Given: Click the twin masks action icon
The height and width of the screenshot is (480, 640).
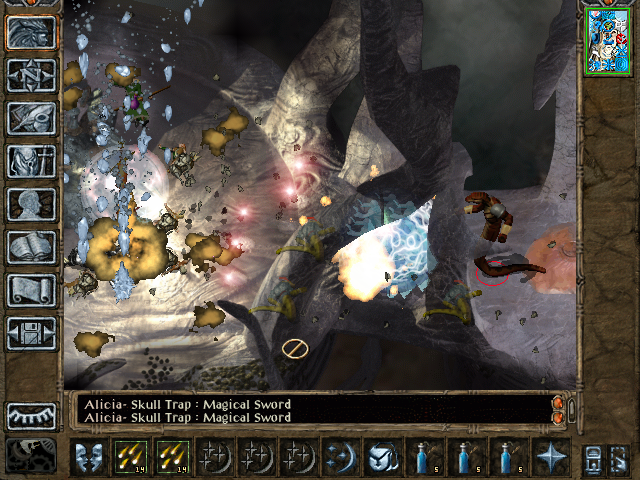Looking at the screenshot, I should (x=88, y=457).
